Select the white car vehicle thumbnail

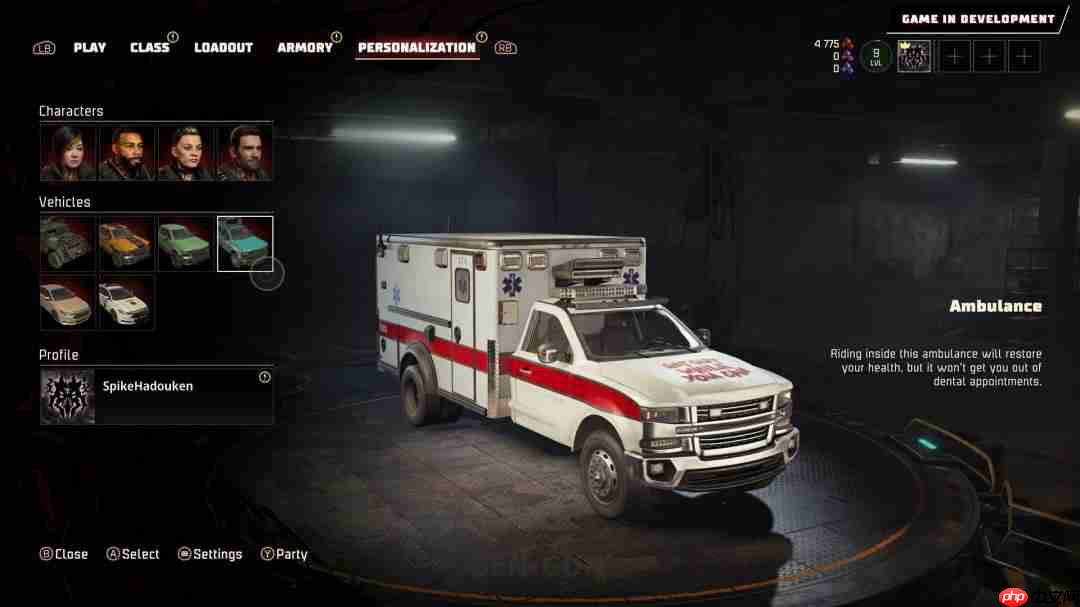(127, 302)
